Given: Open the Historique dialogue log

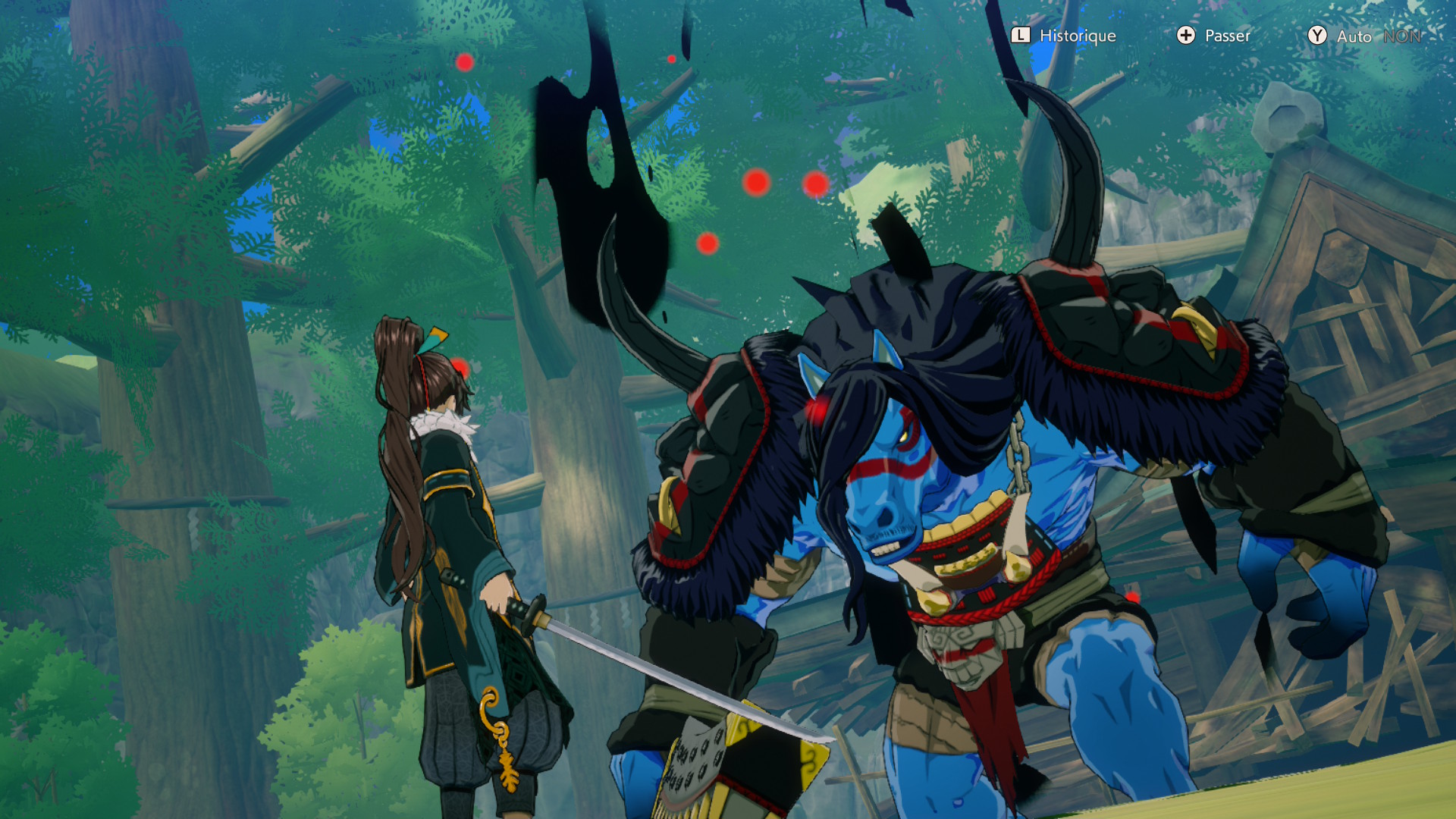Looking at the screenshot, I should pyautogui.click(x=1064, y=36).
